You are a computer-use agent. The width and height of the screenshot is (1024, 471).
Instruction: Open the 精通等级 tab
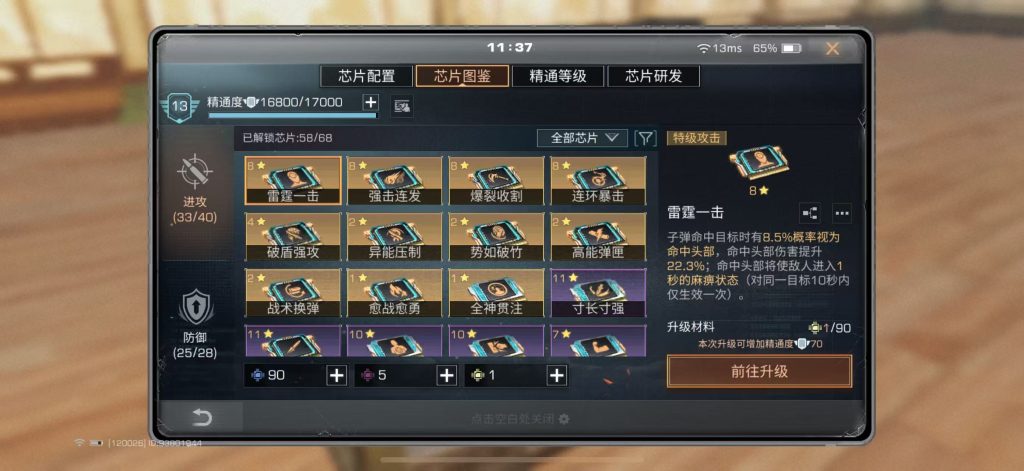pos(558,76)
